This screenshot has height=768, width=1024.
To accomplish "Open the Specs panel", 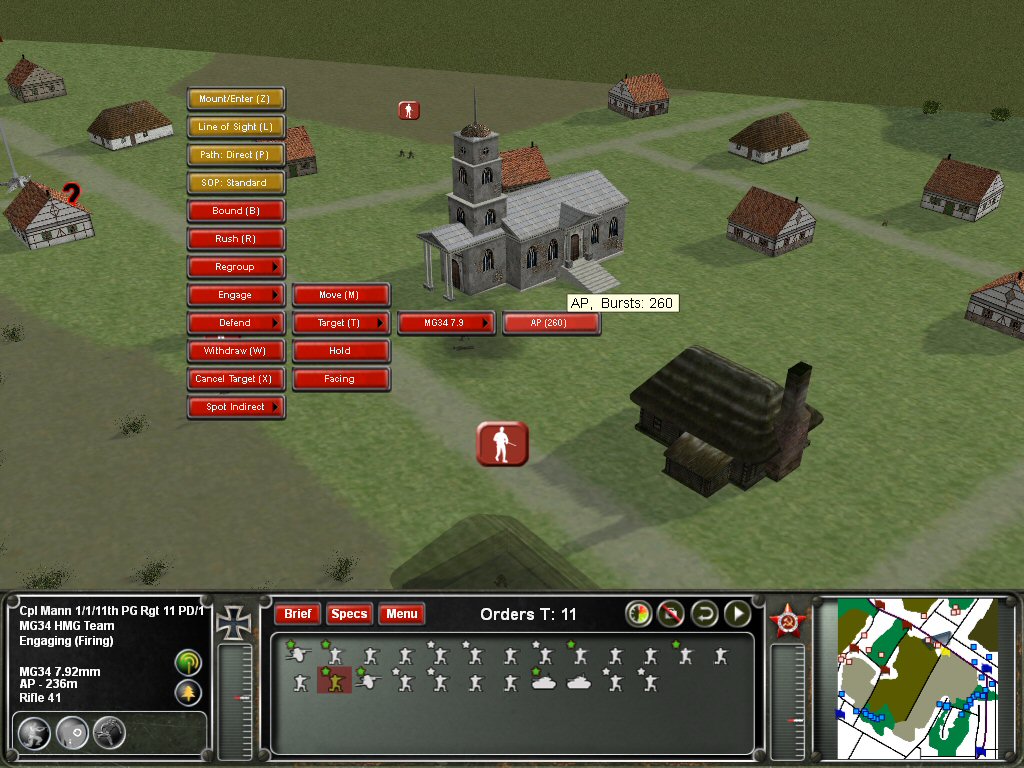I will [349, 614].
